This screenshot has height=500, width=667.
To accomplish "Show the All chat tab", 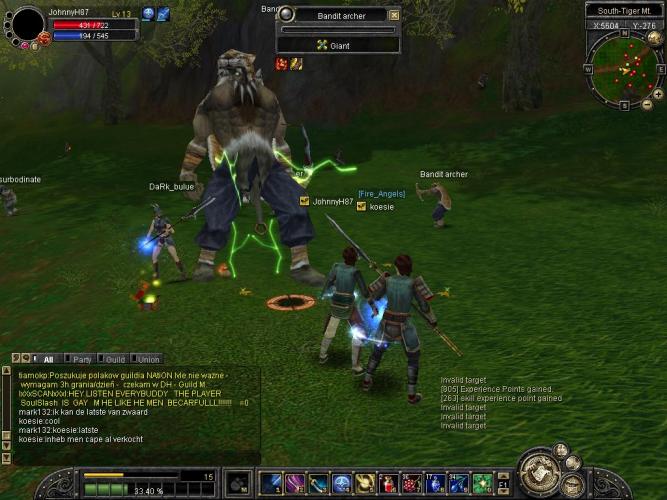I will pyautogui.click(x=48, y=359).
